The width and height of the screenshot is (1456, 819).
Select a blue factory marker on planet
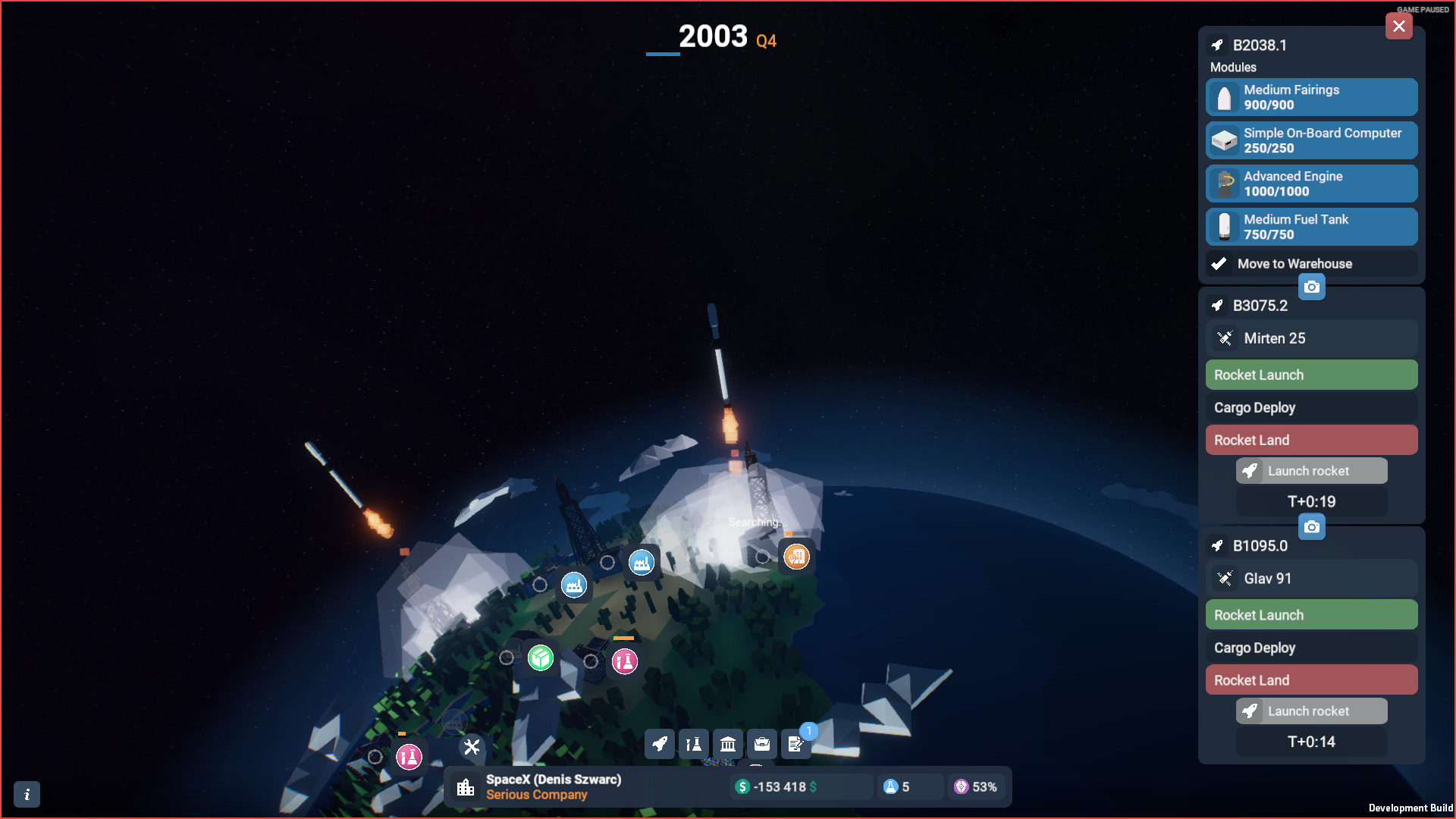pos(574,585)
